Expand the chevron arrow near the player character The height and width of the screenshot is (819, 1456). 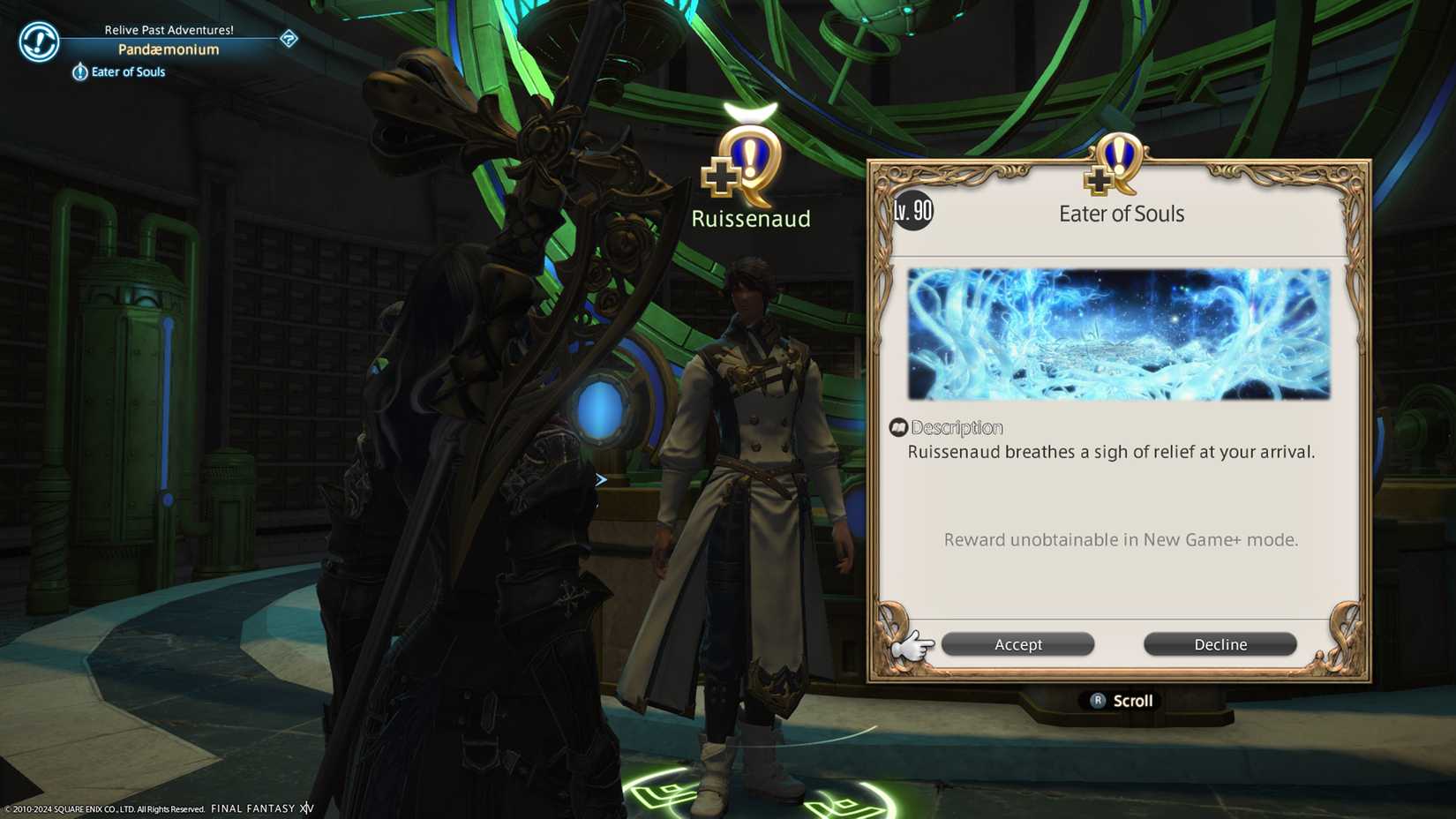pos(601,479)
